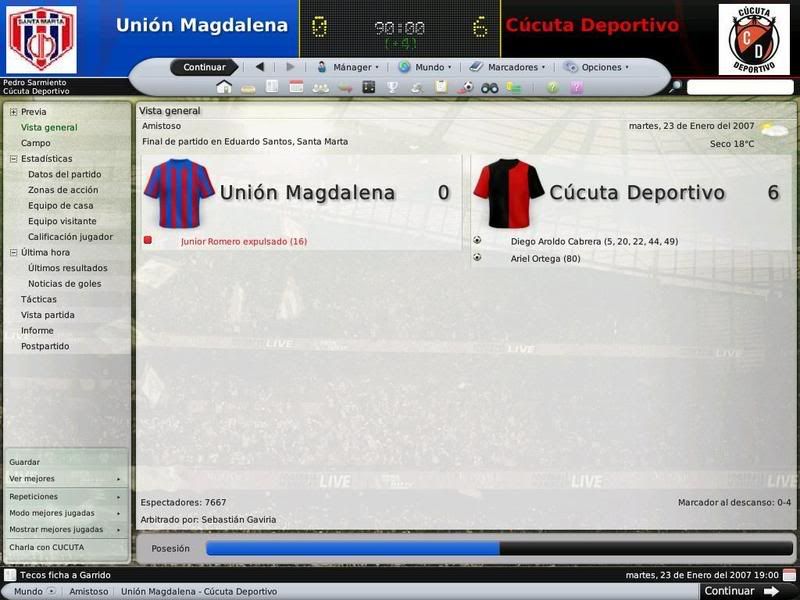This screenshot has width=800, height=600.
Task: Click the top Continuar button
Action: pyautogui.click(x=204, y=67)
